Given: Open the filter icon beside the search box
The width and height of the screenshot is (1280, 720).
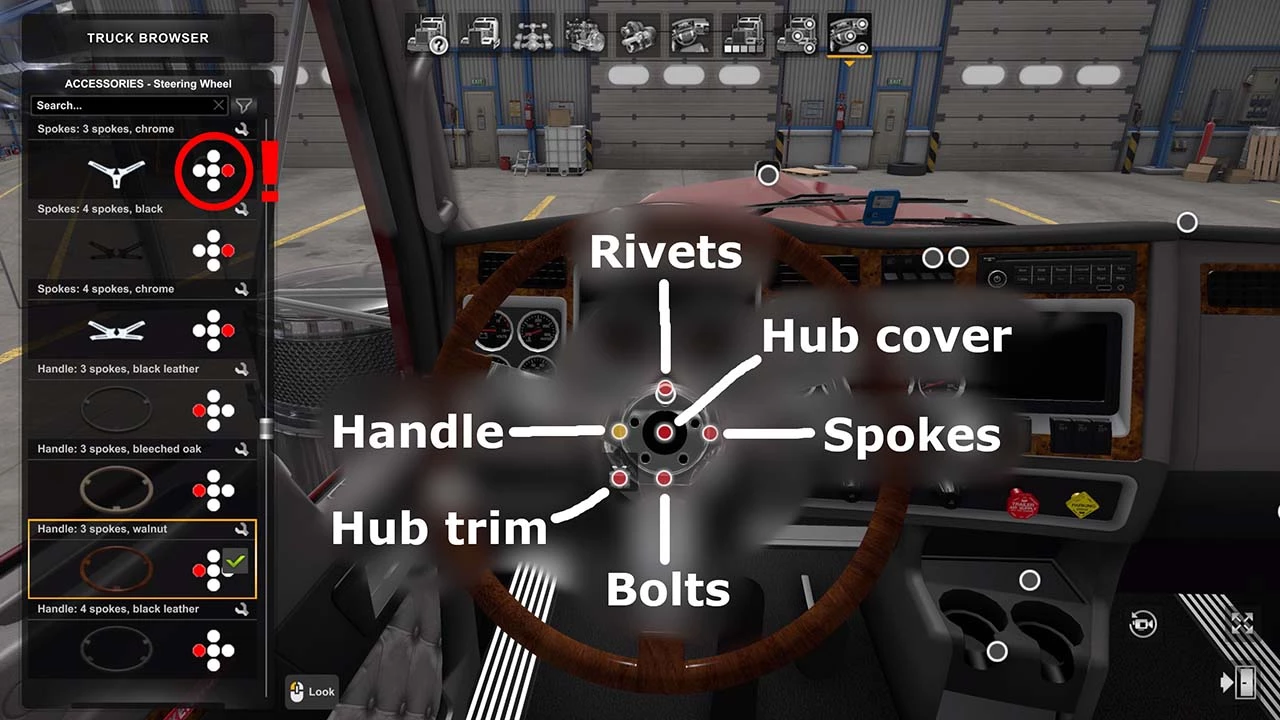Looking at the screenshot, I should 243,105.
